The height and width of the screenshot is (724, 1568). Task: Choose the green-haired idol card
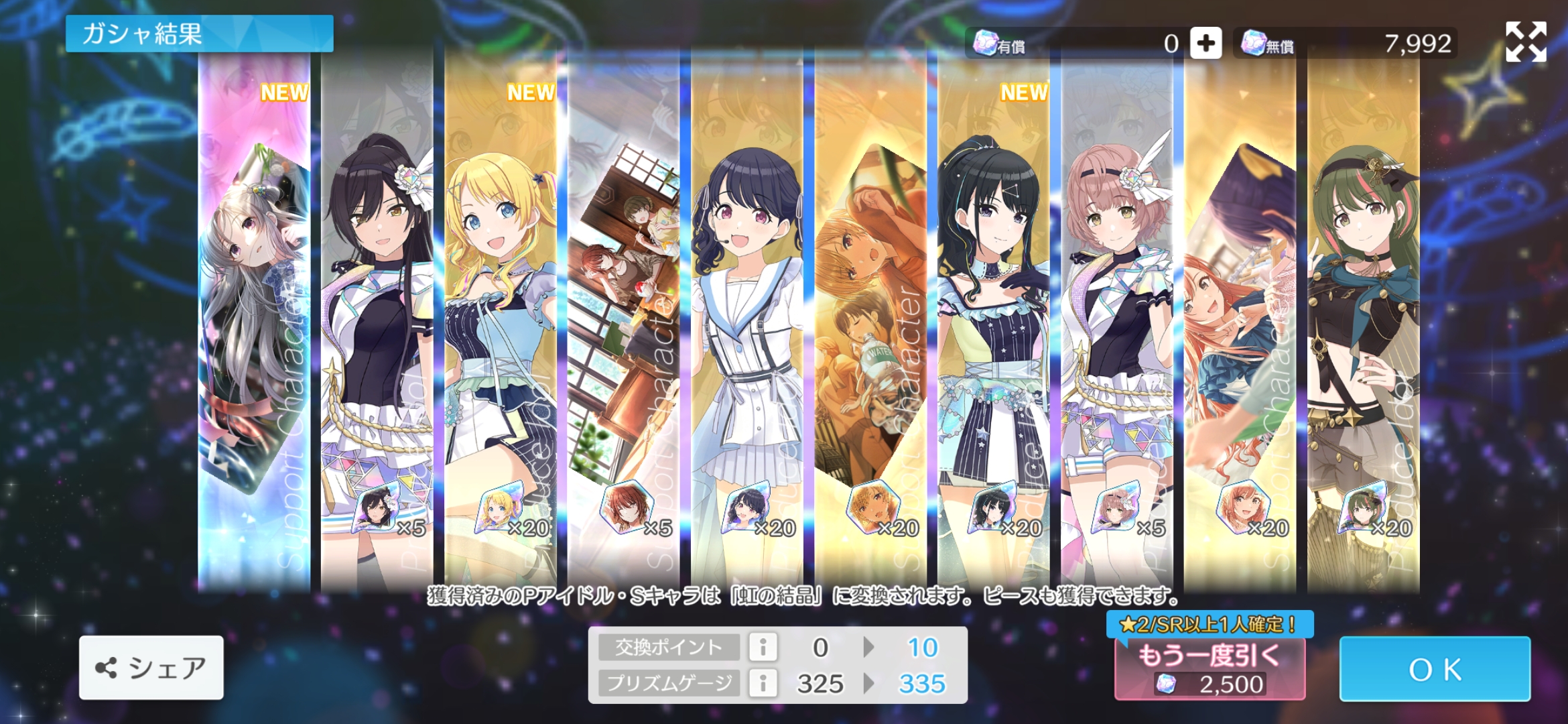point(1363,322)
